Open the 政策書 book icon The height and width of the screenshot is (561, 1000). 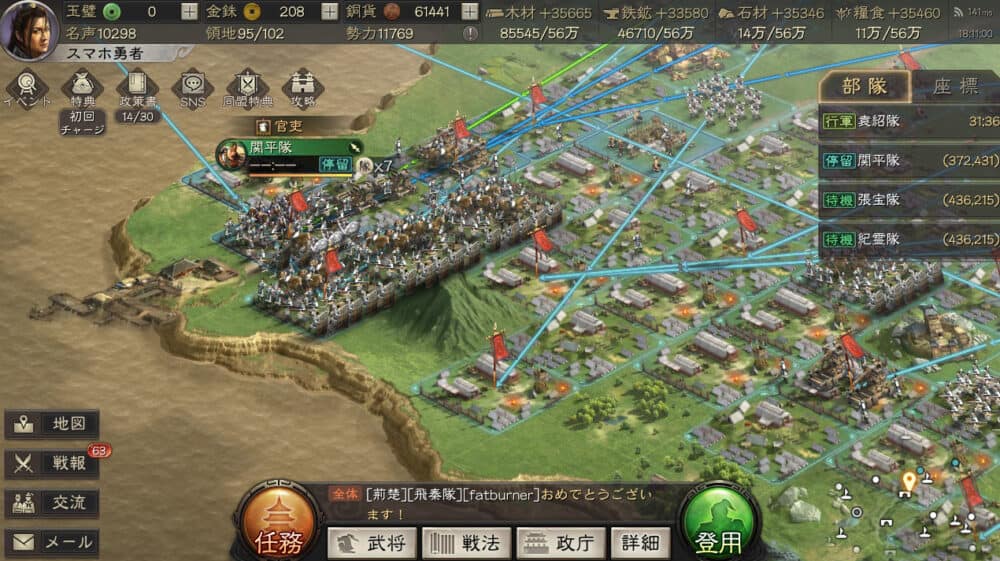click(x=136, y=87)
